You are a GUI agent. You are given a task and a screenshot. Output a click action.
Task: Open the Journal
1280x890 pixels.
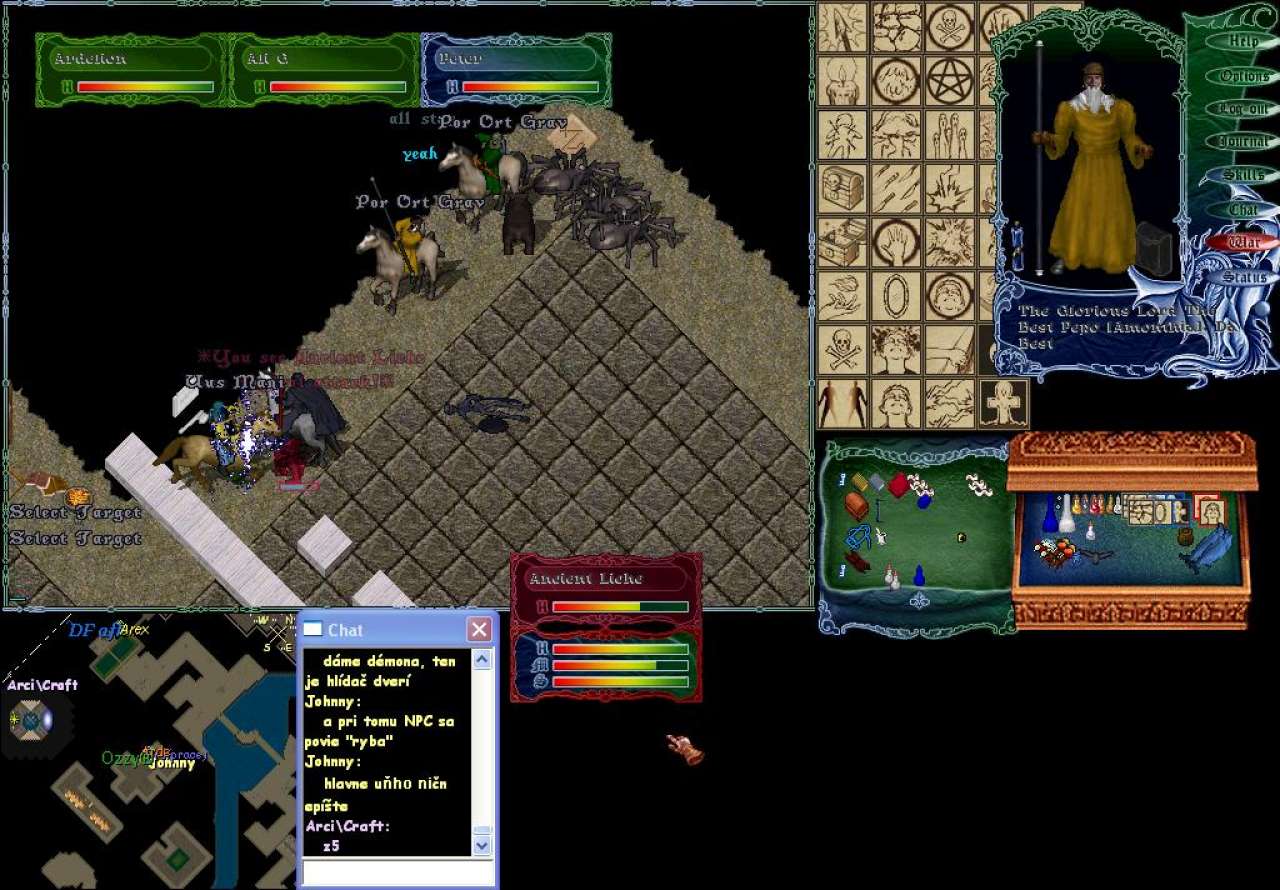[1243, 142]
